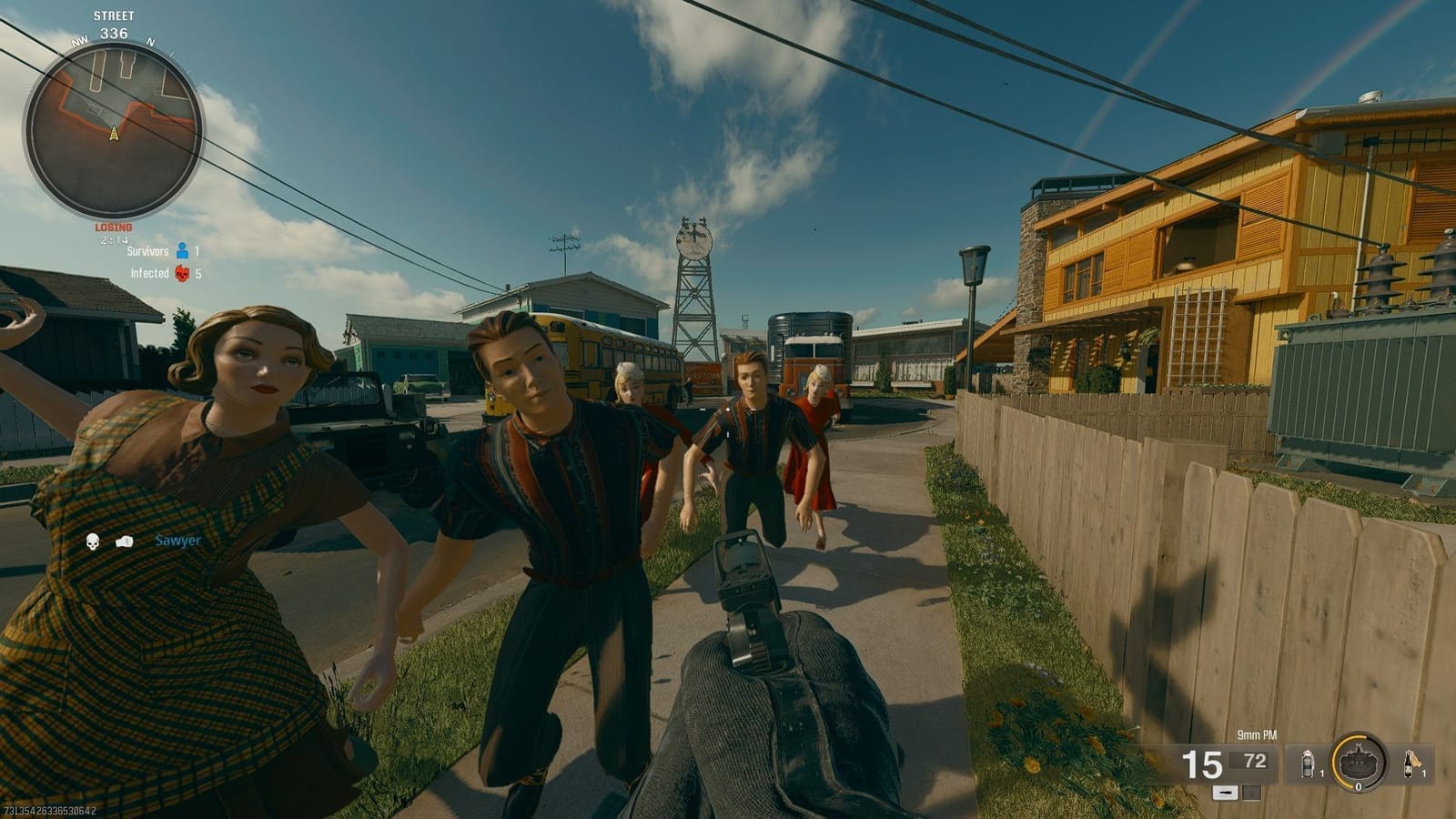The image size is (1456, 819).
Task: Select the field upgrade icon inside the circular gauge
Action: click(1359, 763)
